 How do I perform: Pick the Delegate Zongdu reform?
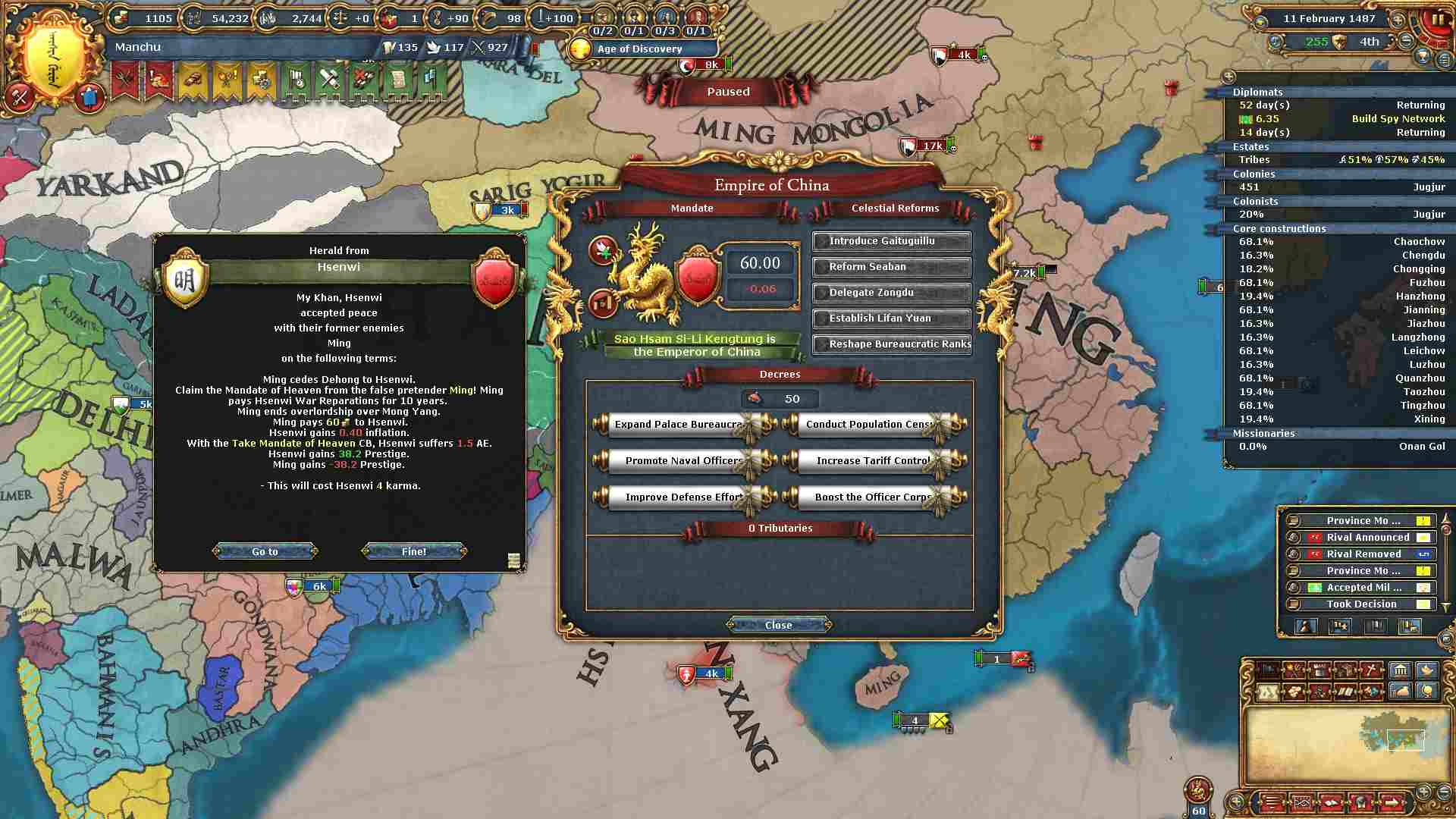point(891,293)
